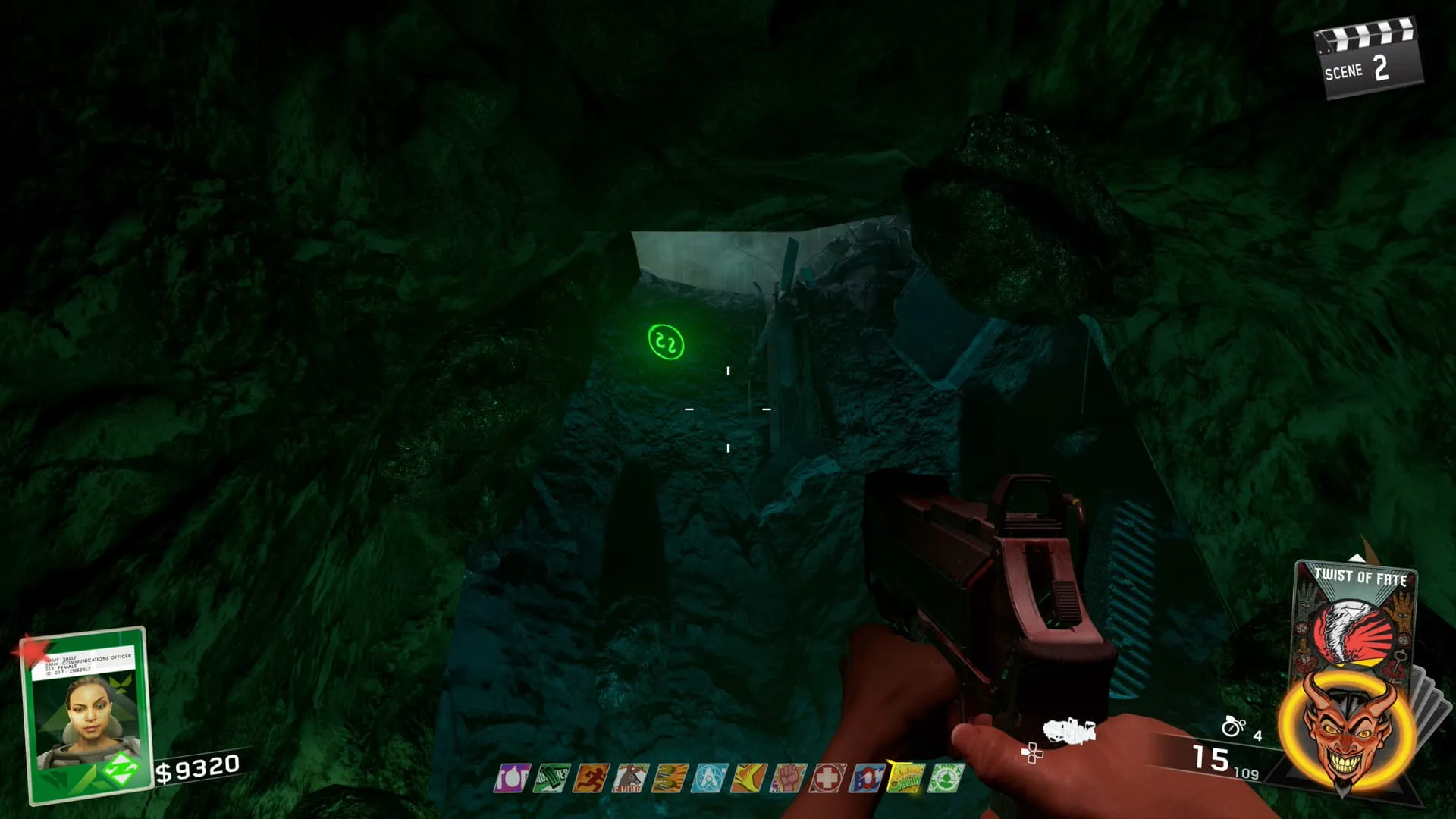The height and width of the screenshot is (819, 1456).
Task: Click the green Quickies perk icon
Action: tap(551, 779)
